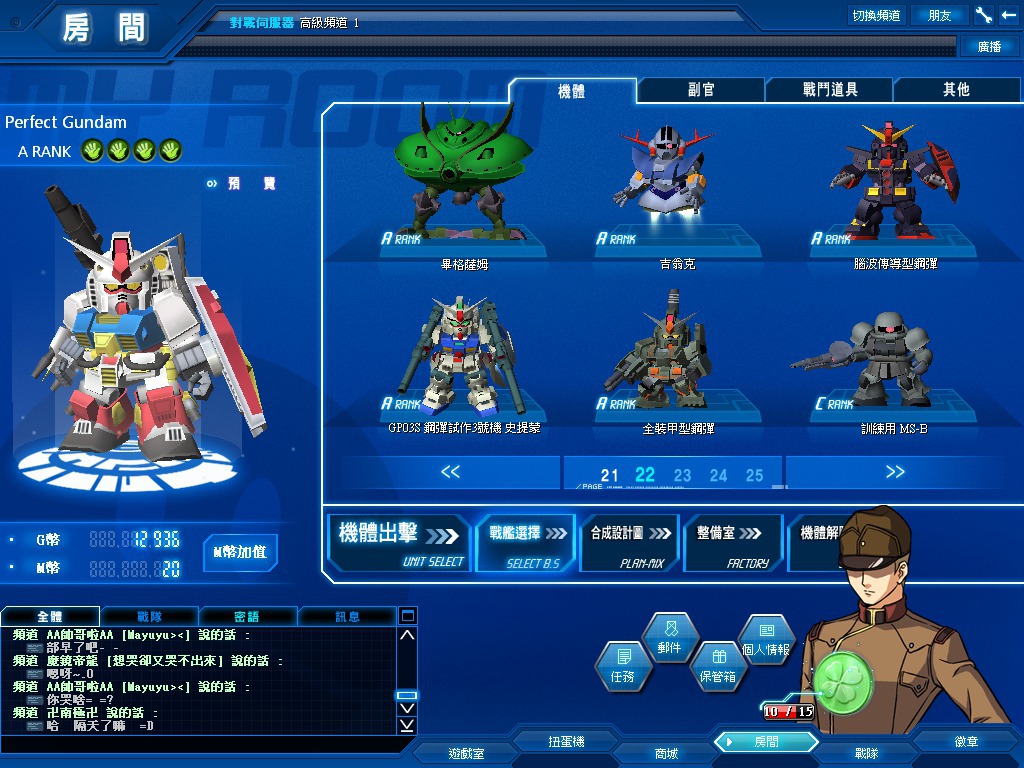The image size is (1024, 768).
Task: Click the M幣加值 top-up button
Action: (240, 552)
